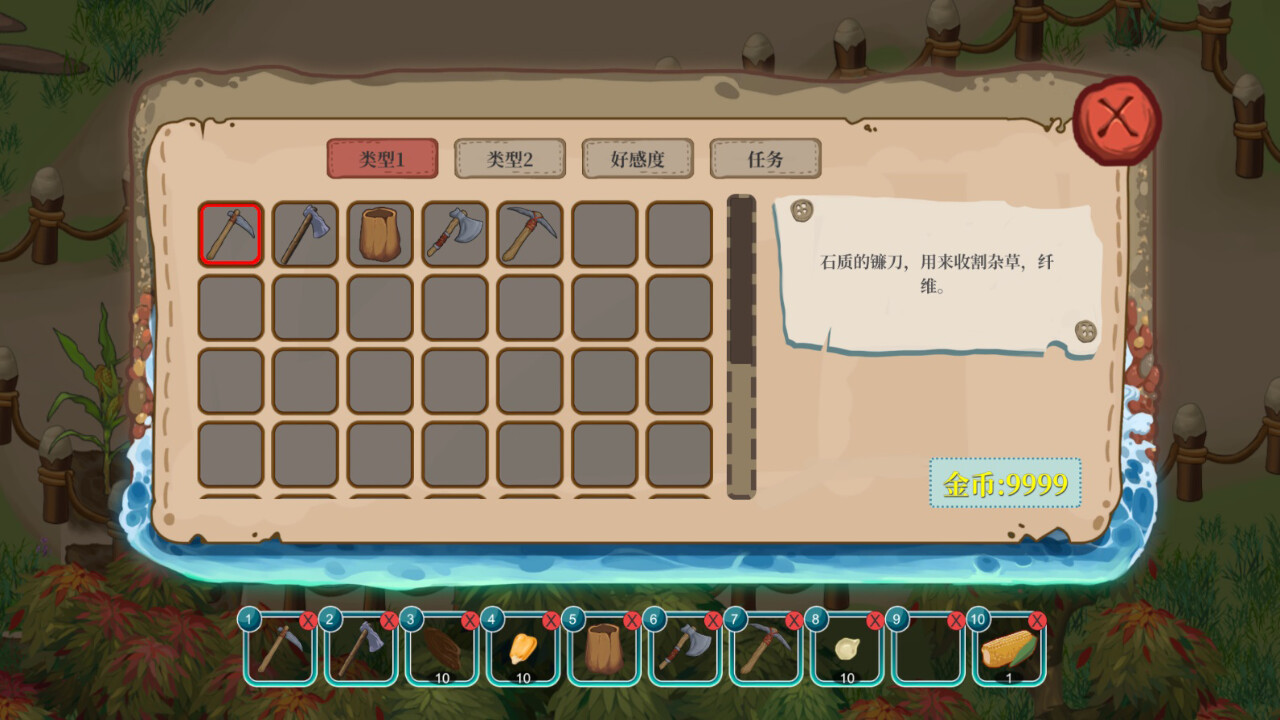
Task: Remove the item from hotbar slot 1
Action: (307, 618)
